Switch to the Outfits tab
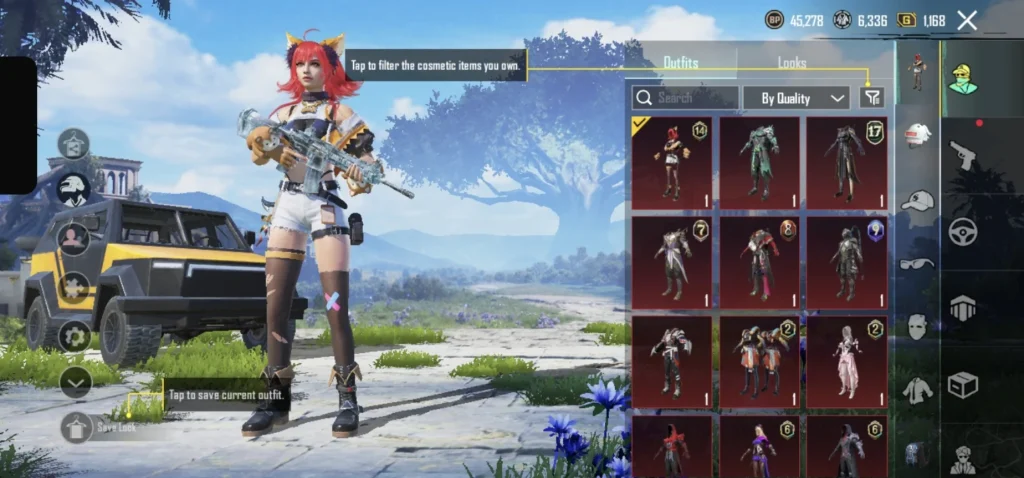This screenshot has width=1024, height=478. [x=681, y=63]
